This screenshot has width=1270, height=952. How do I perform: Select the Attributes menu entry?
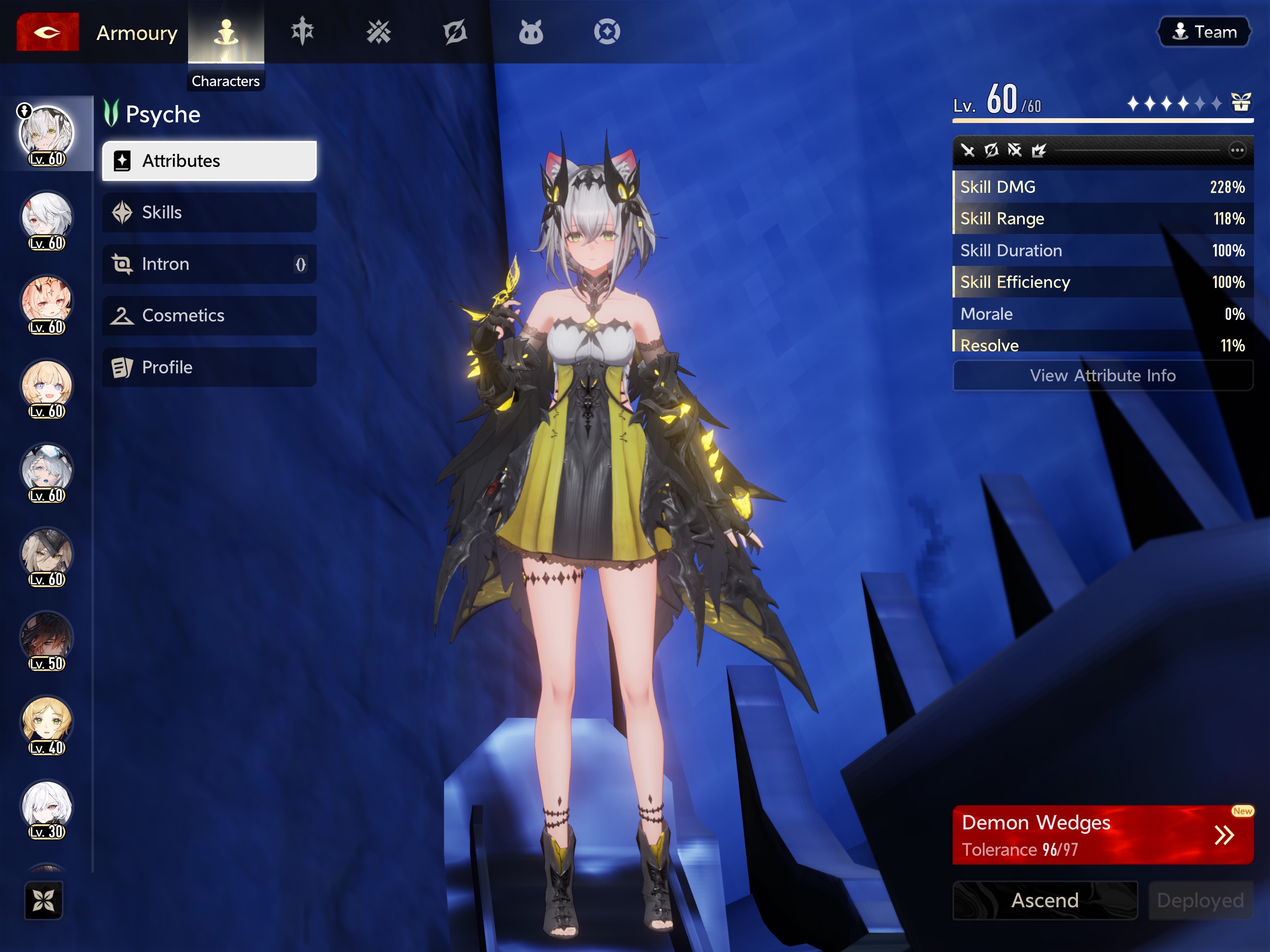pos(209,161)
